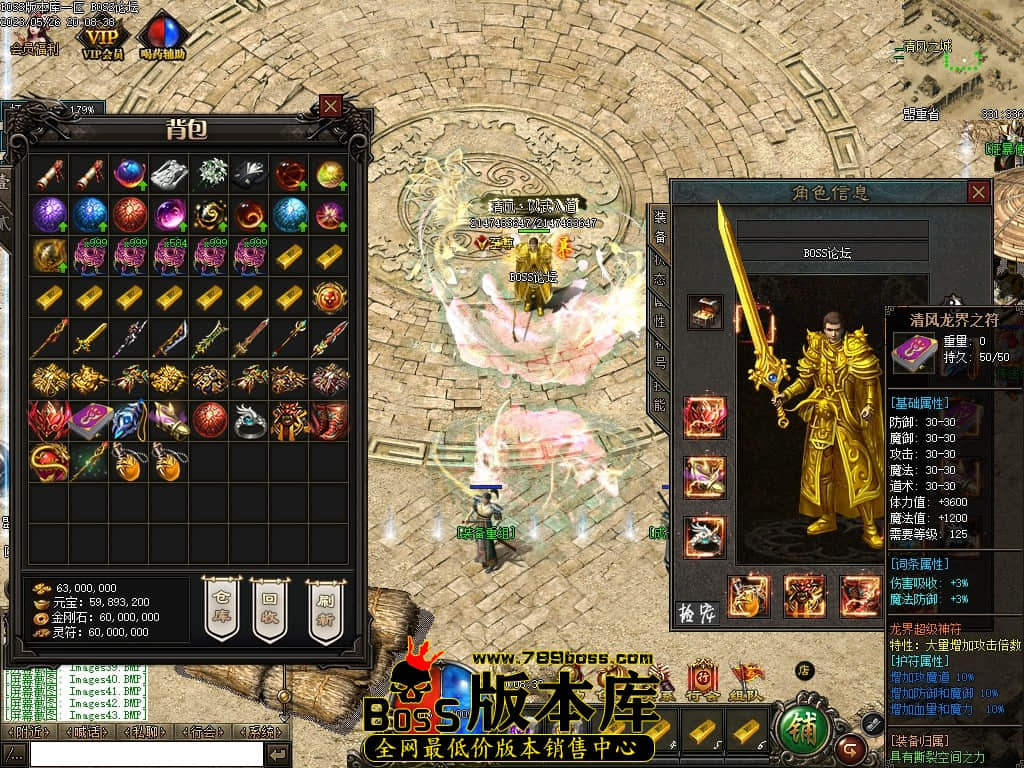Switch to the 装备 equipment tab

(x=660, y=226)
